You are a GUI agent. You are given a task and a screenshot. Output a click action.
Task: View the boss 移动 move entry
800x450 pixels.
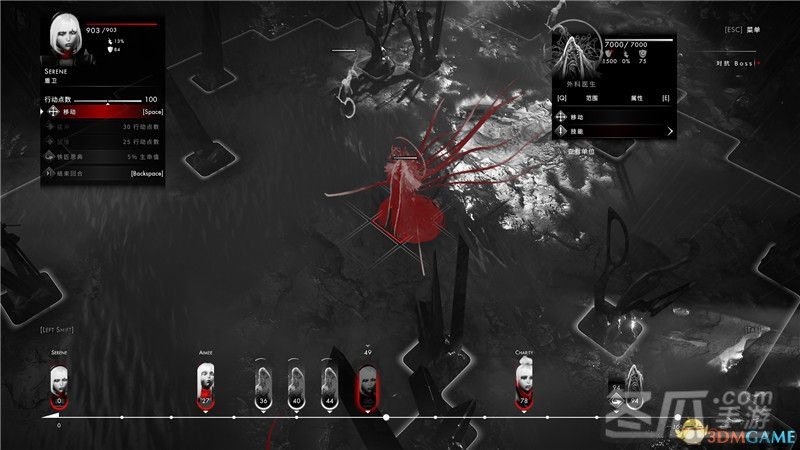point(612,116)
